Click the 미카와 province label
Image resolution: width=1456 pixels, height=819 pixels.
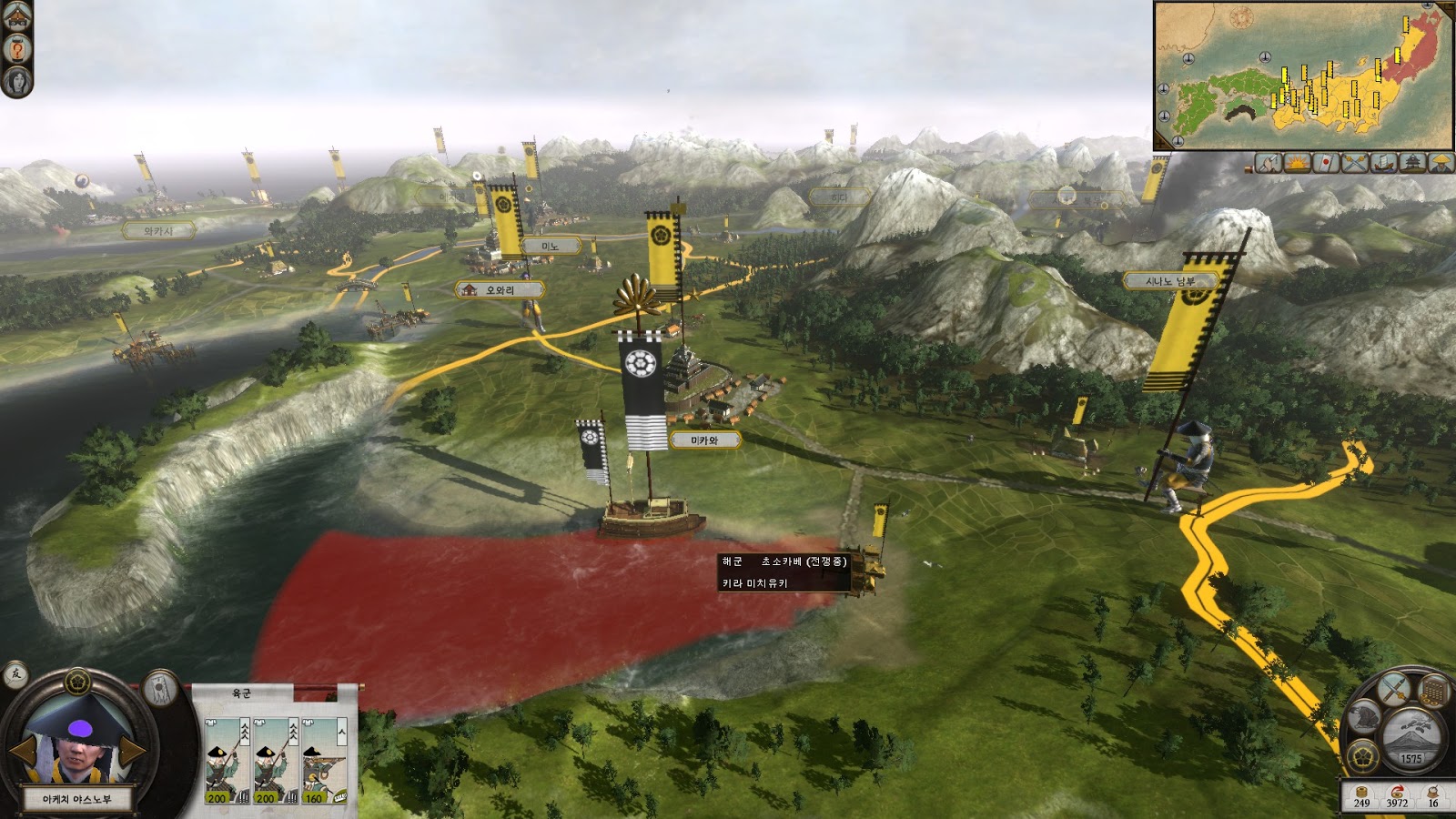705,440
